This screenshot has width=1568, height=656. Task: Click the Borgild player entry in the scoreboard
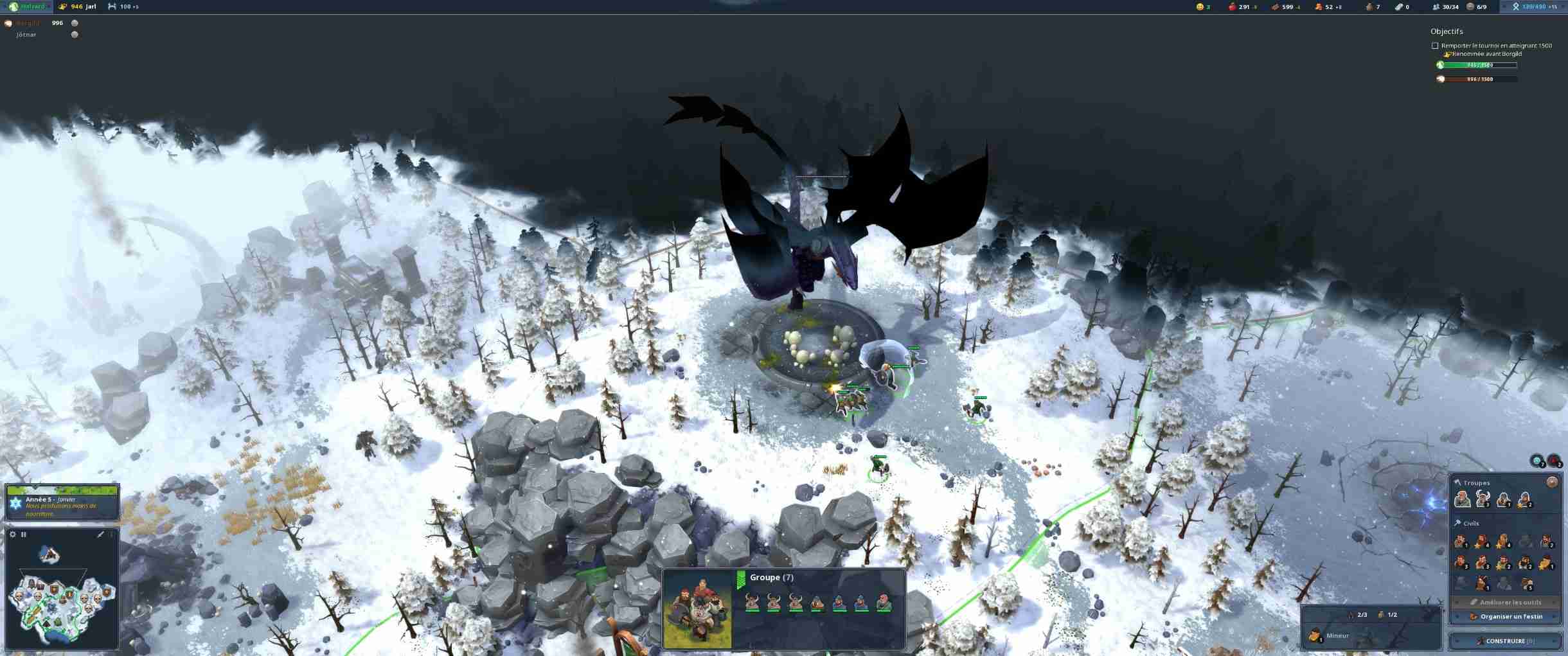28,23
